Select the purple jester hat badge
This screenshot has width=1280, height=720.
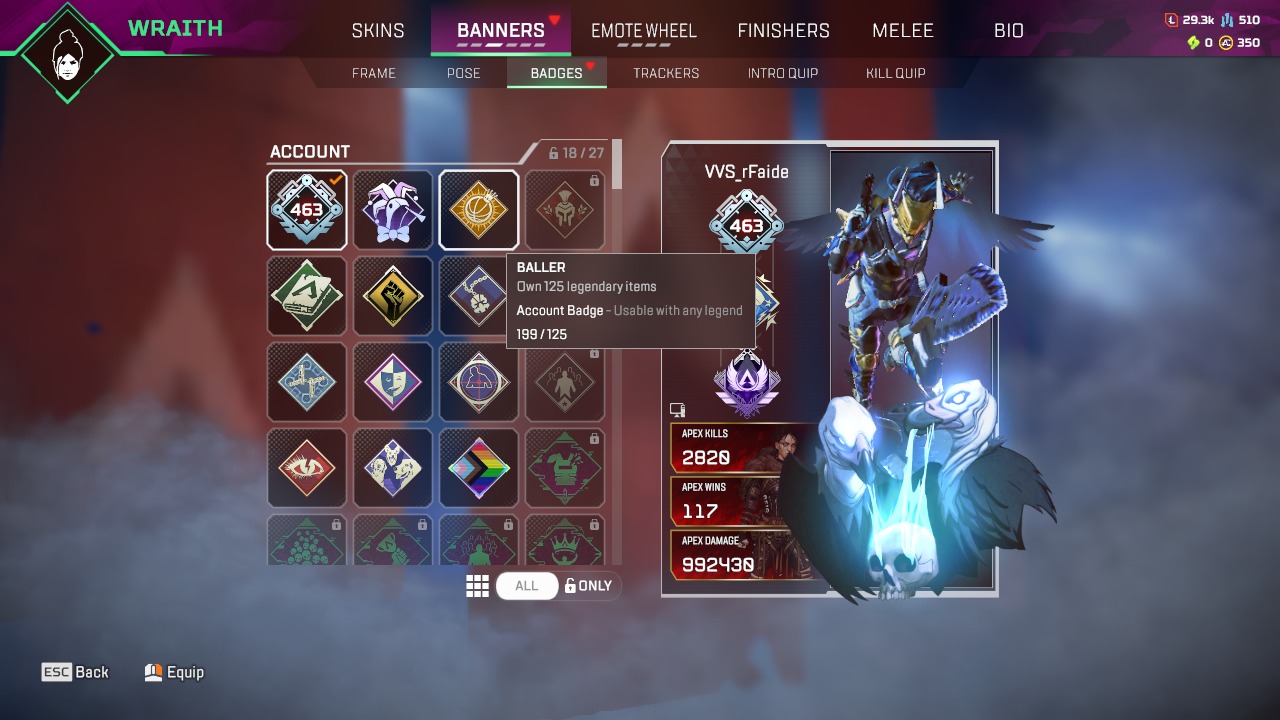click(393, 210)
